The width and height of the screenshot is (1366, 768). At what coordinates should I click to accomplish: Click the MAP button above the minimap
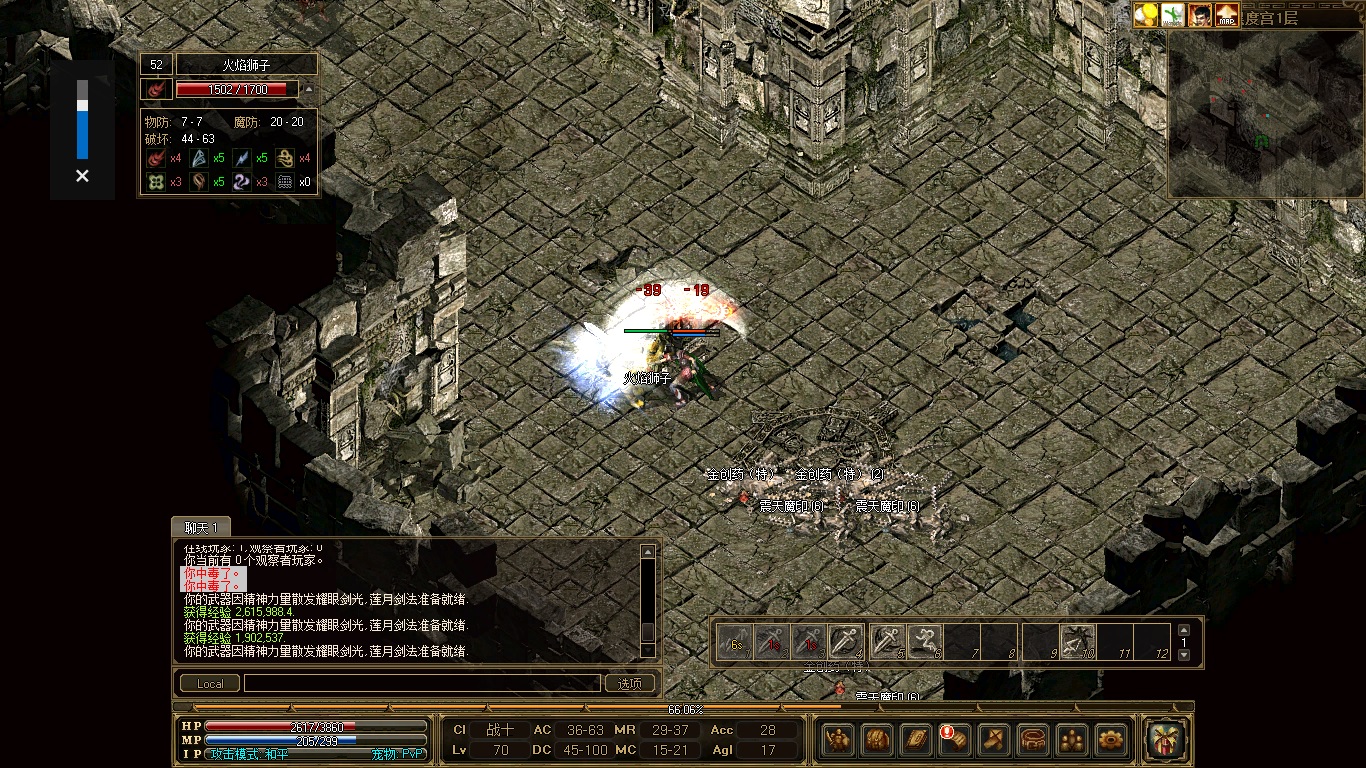[x=1226, y=15]
